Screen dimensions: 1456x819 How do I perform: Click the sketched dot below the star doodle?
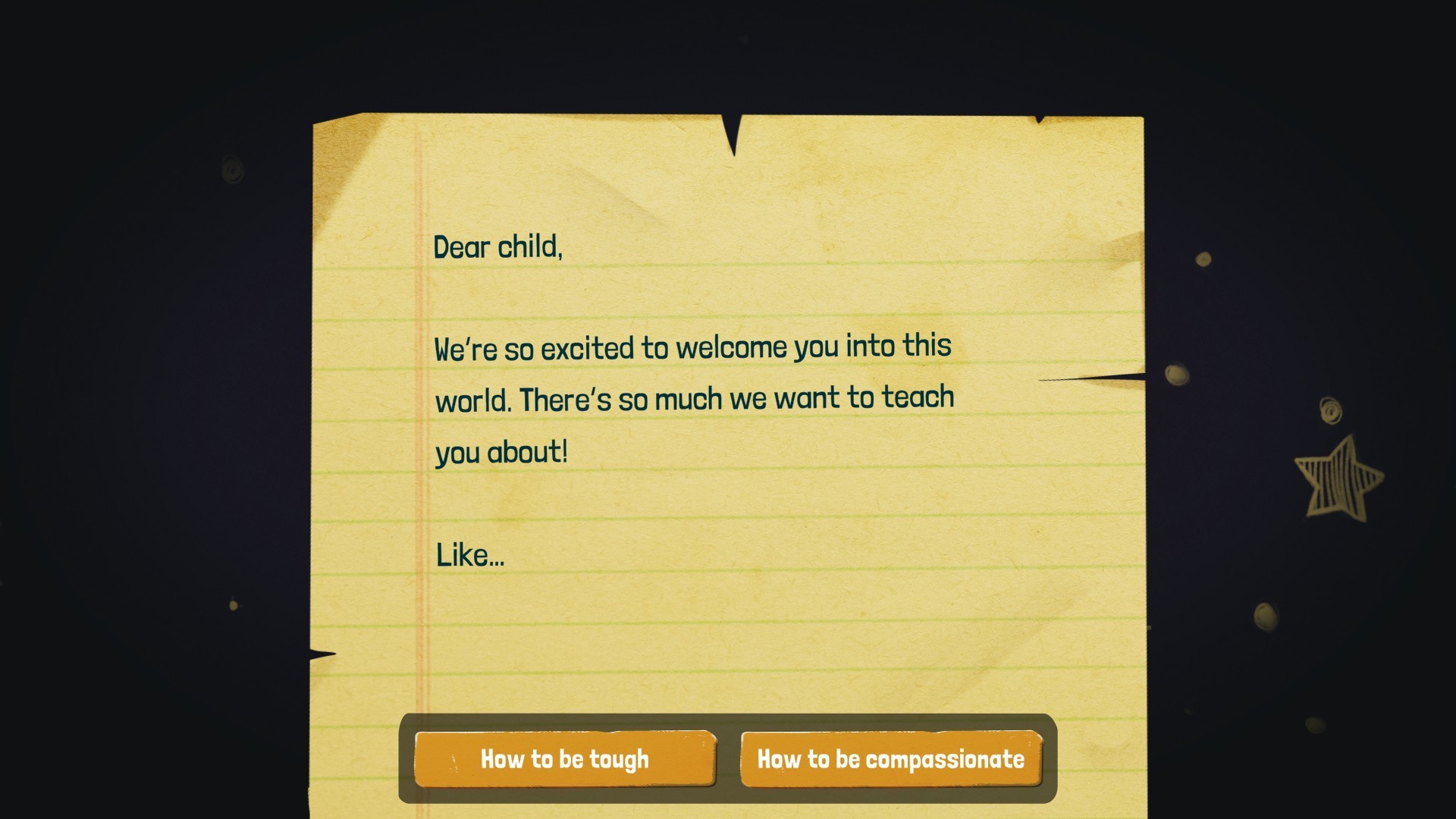click(1265, 616)
